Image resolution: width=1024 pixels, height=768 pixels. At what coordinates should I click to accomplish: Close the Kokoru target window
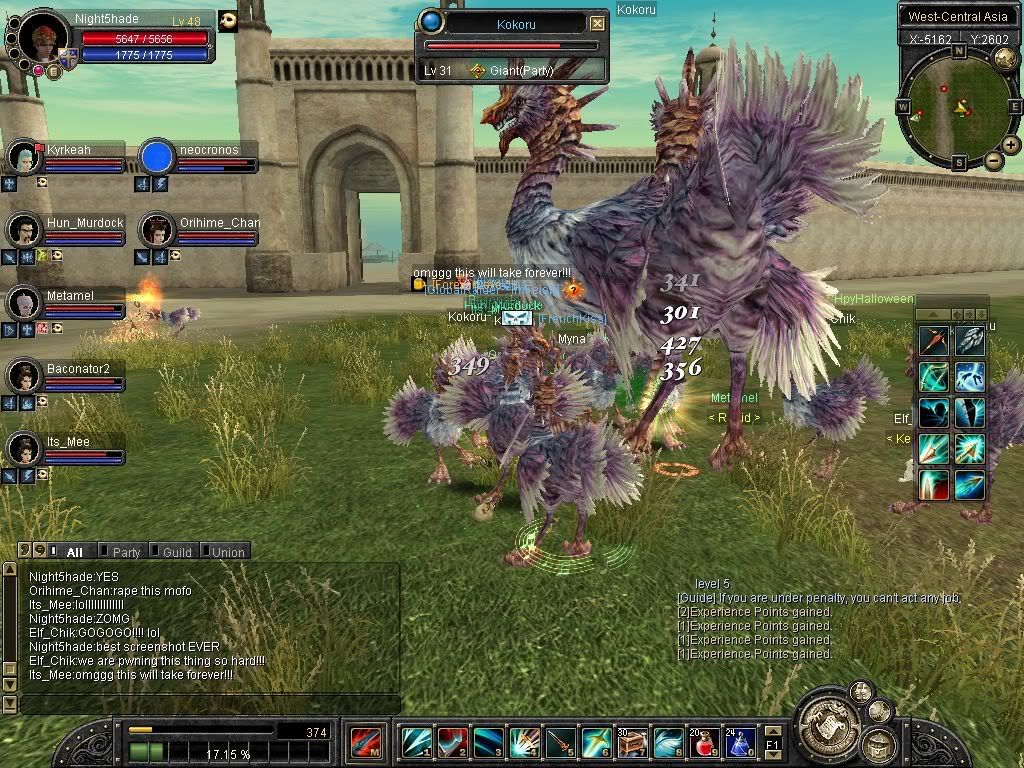click(597, 23)
